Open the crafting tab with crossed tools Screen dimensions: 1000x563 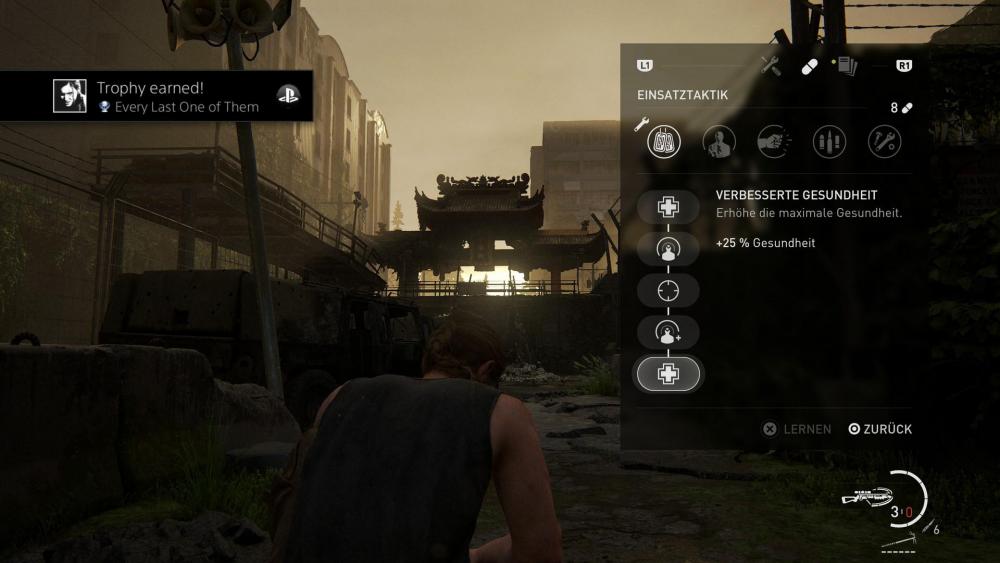(x=770, y=66)
